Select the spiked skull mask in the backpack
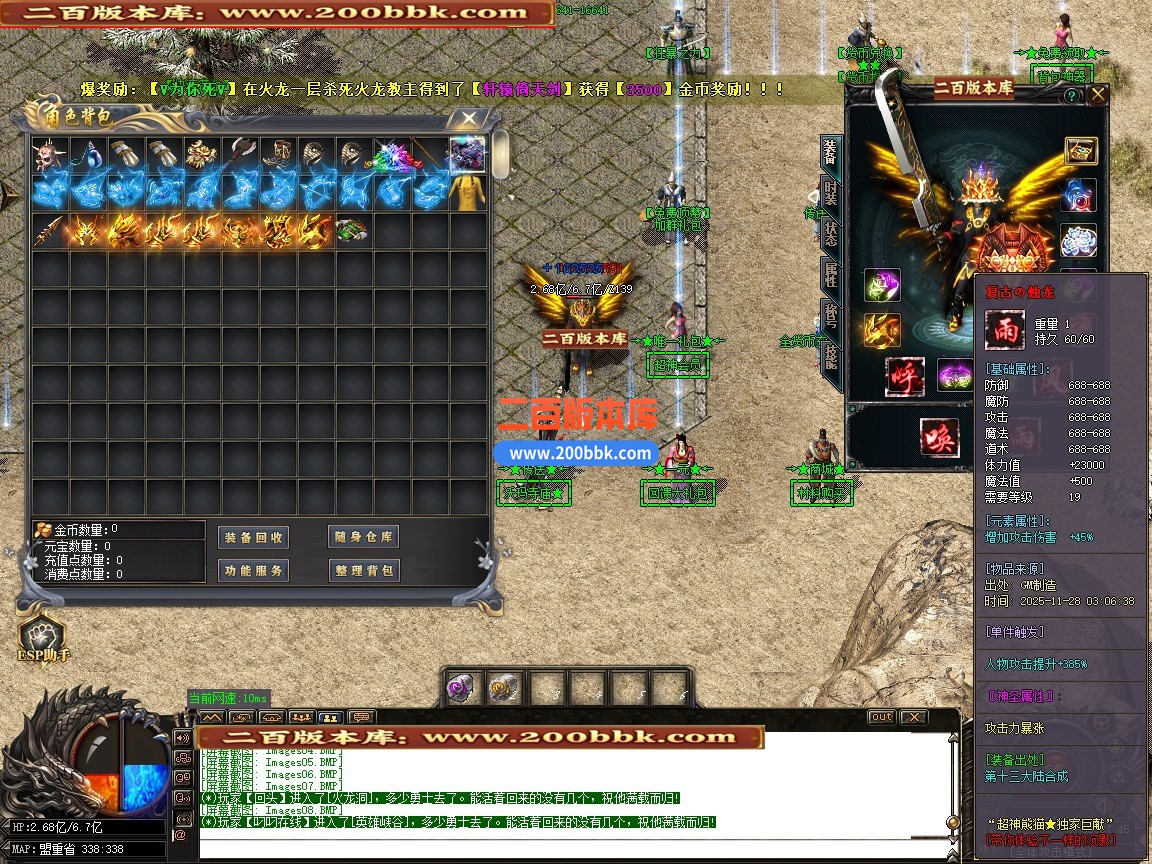The width and height of the screenshot is (1152, 864). (50, 154)
